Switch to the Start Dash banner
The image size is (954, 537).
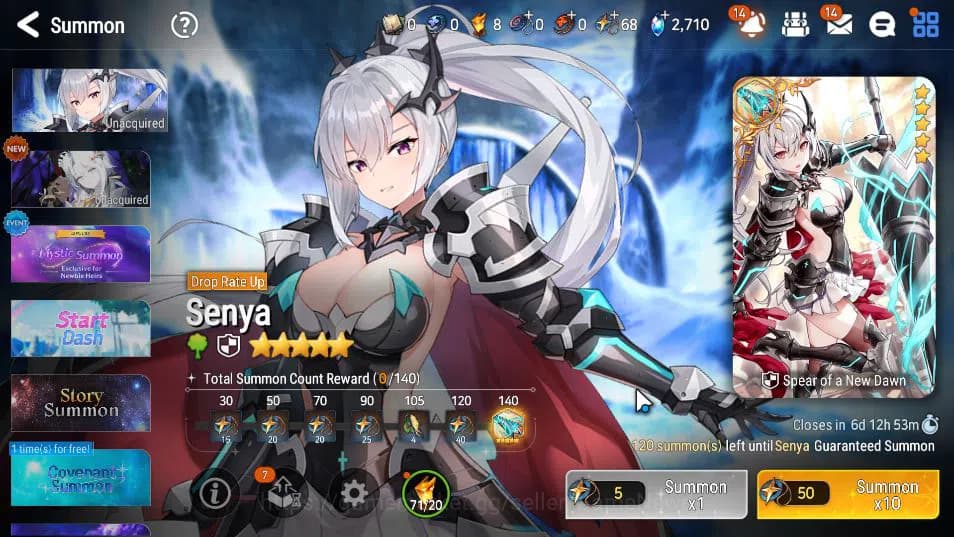point(80,328)
